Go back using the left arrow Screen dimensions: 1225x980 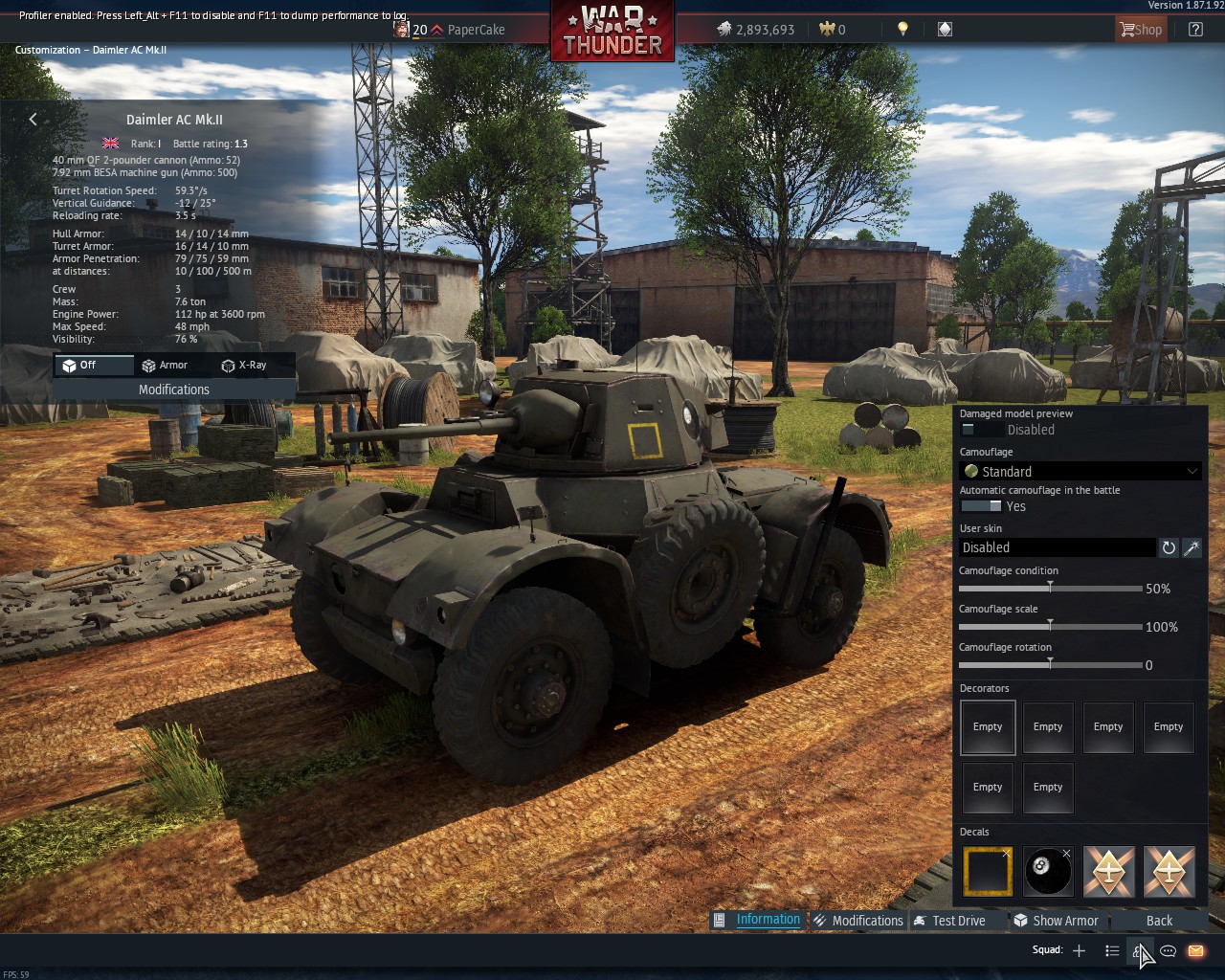33,119
